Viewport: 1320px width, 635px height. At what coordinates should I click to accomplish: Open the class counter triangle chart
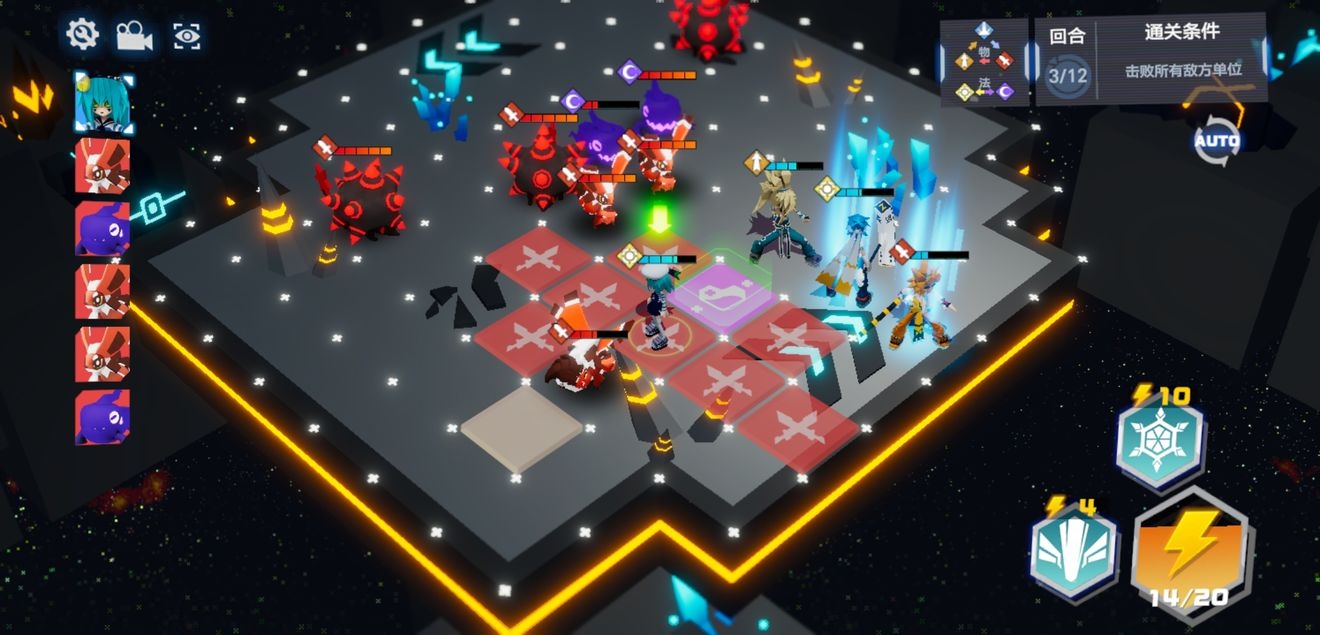coord(984,61)
